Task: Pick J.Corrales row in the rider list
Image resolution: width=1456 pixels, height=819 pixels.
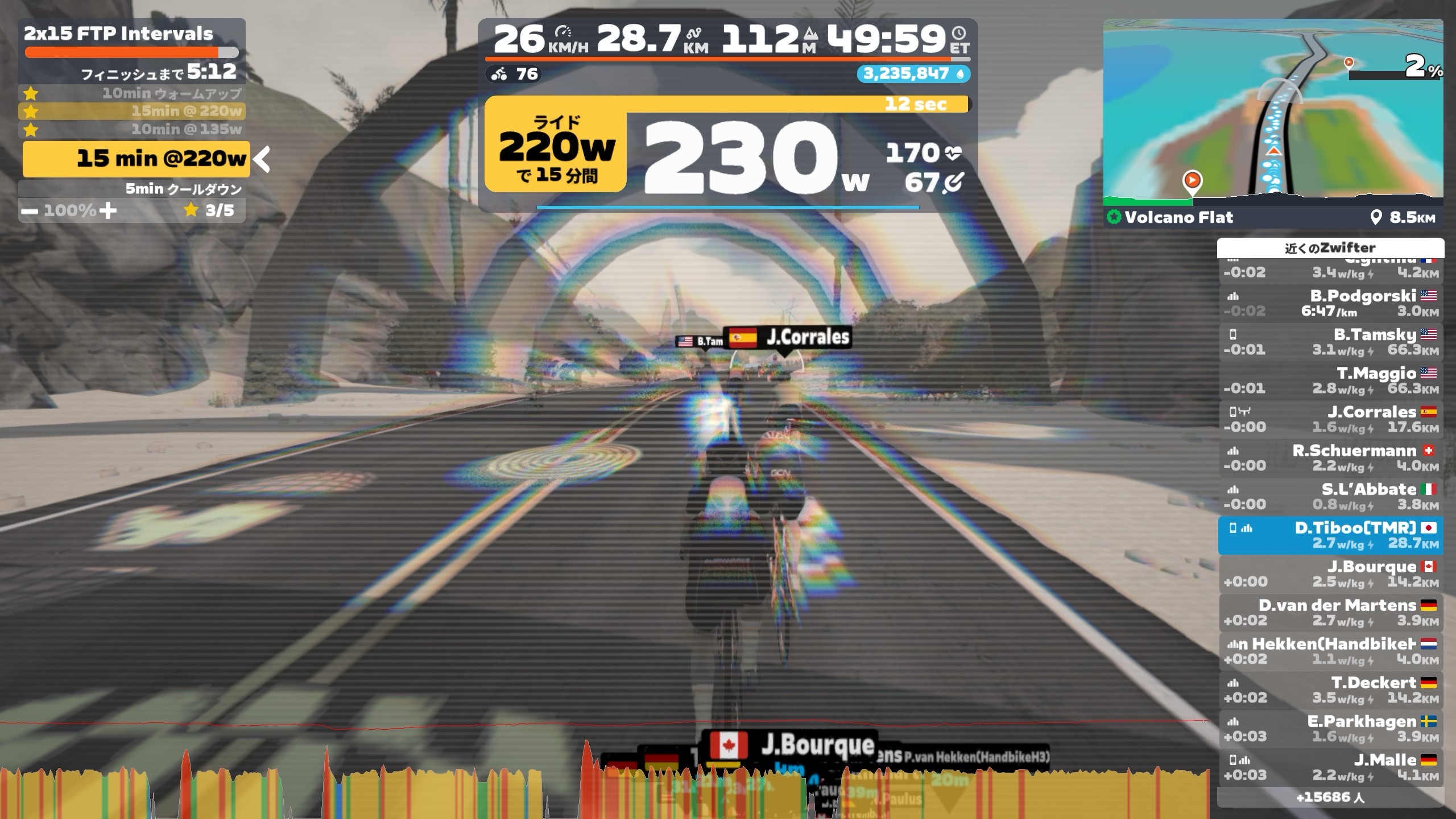Action: [1330, 419]
